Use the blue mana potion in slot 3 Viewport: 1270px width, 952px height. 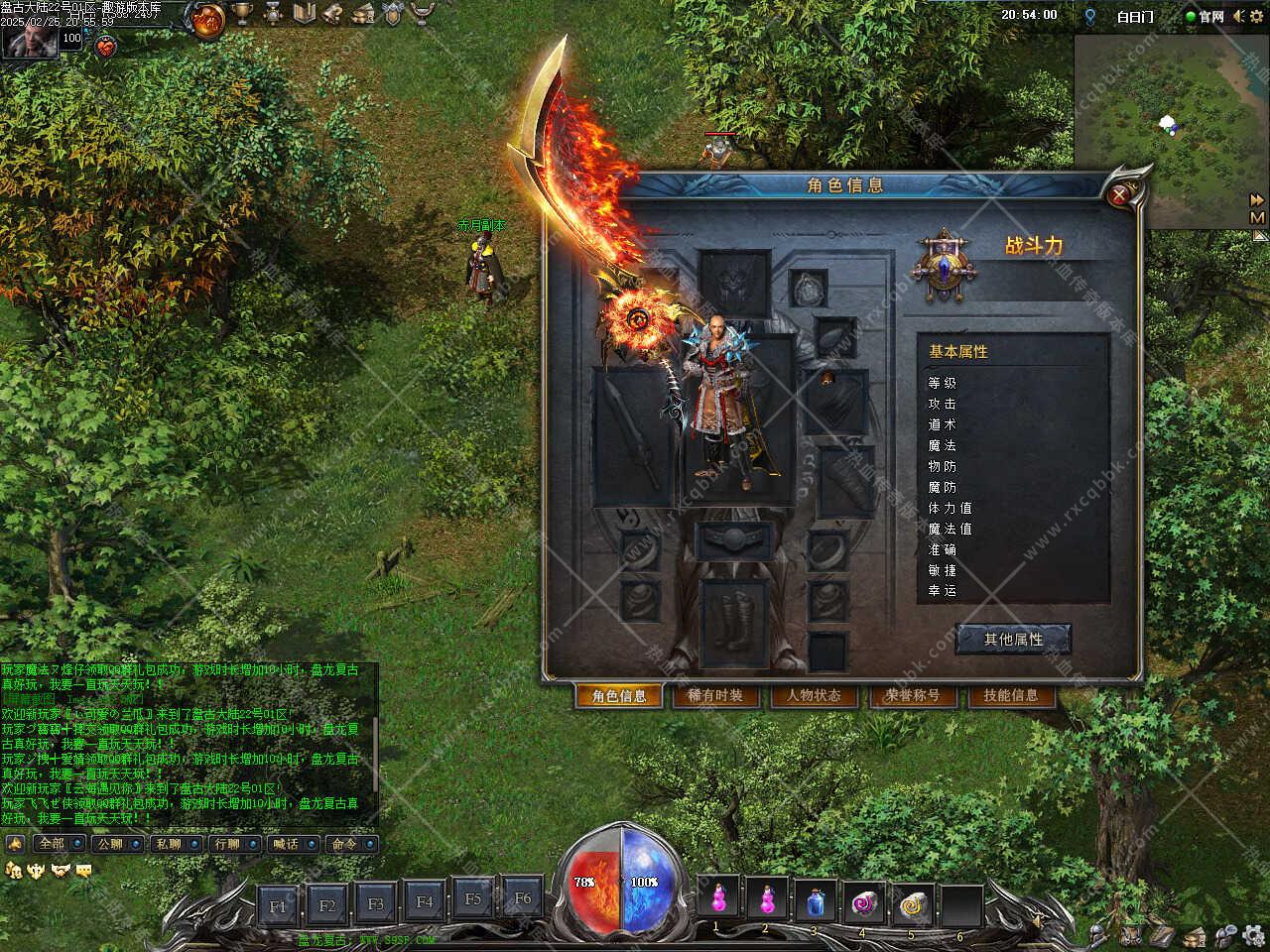click(x=815, y=901)
